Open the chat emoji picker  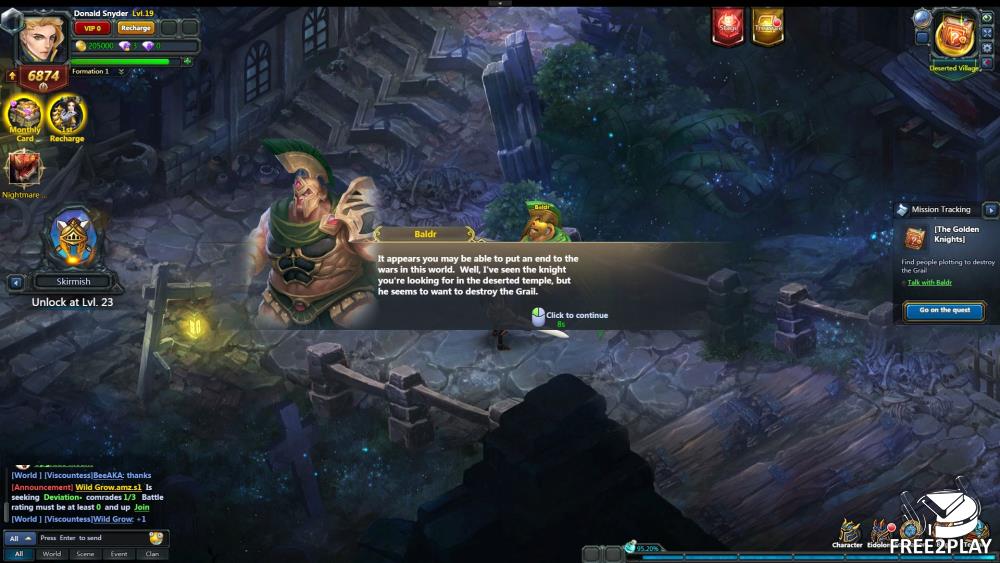156,538
